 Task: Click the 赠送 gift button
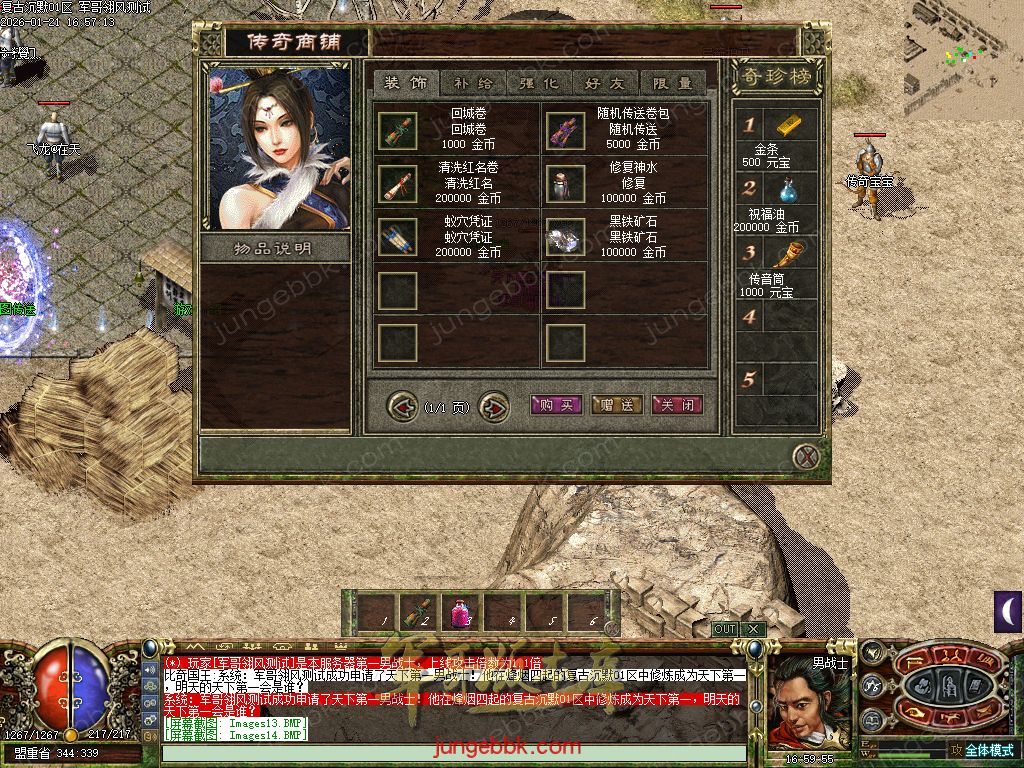[x=616, y=405]
